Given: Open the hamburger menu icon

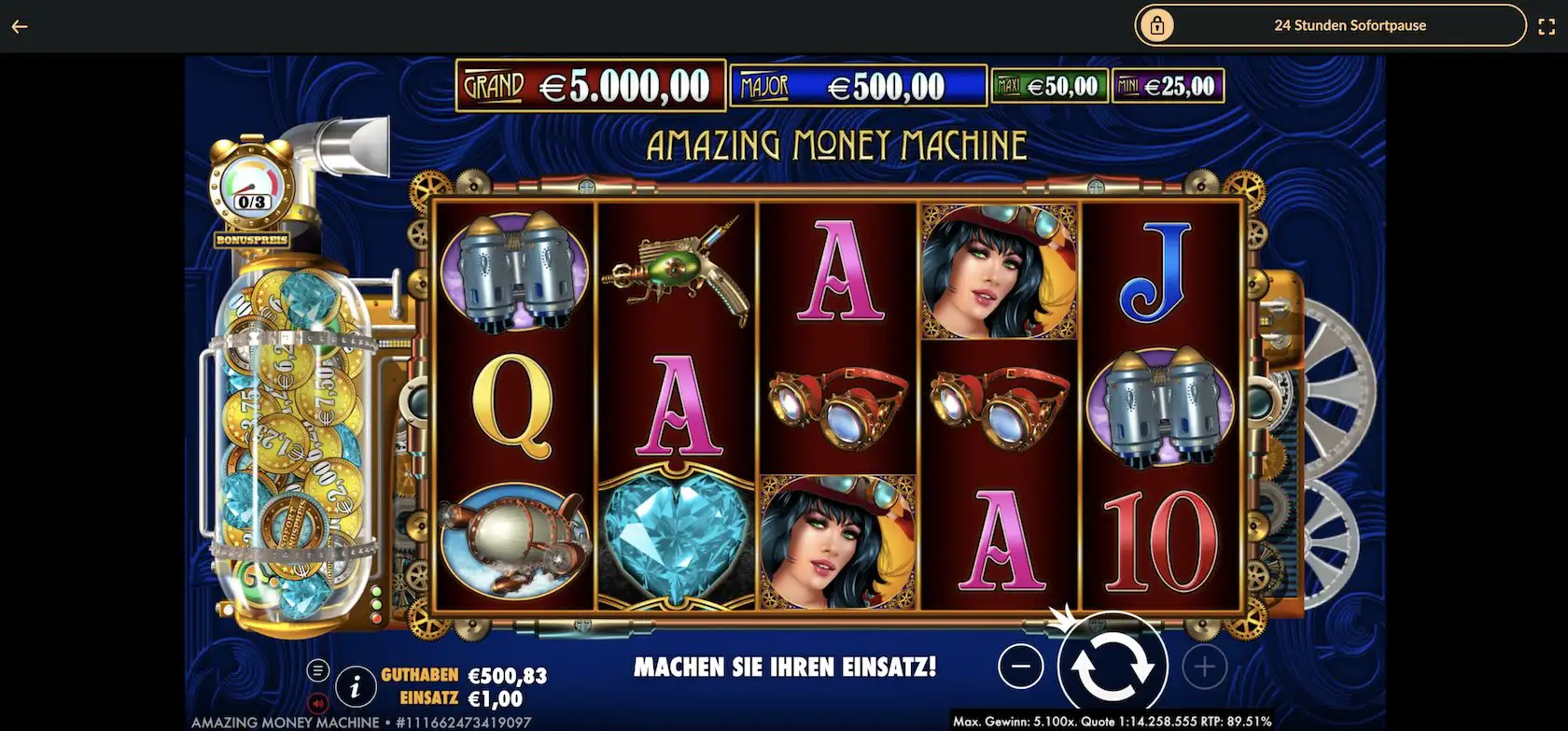Looking at the screenshot, I should click(x=318, y=670).
